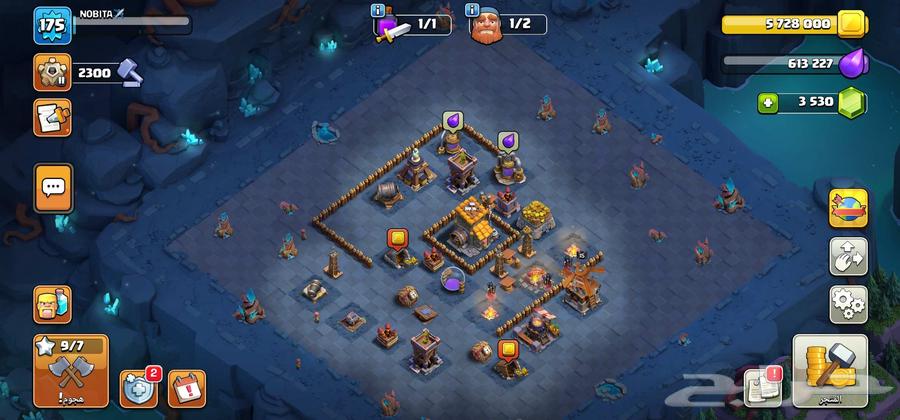Open the player profile level 175 badge
This screenshot has width=900, height=420.
point(50,26)
